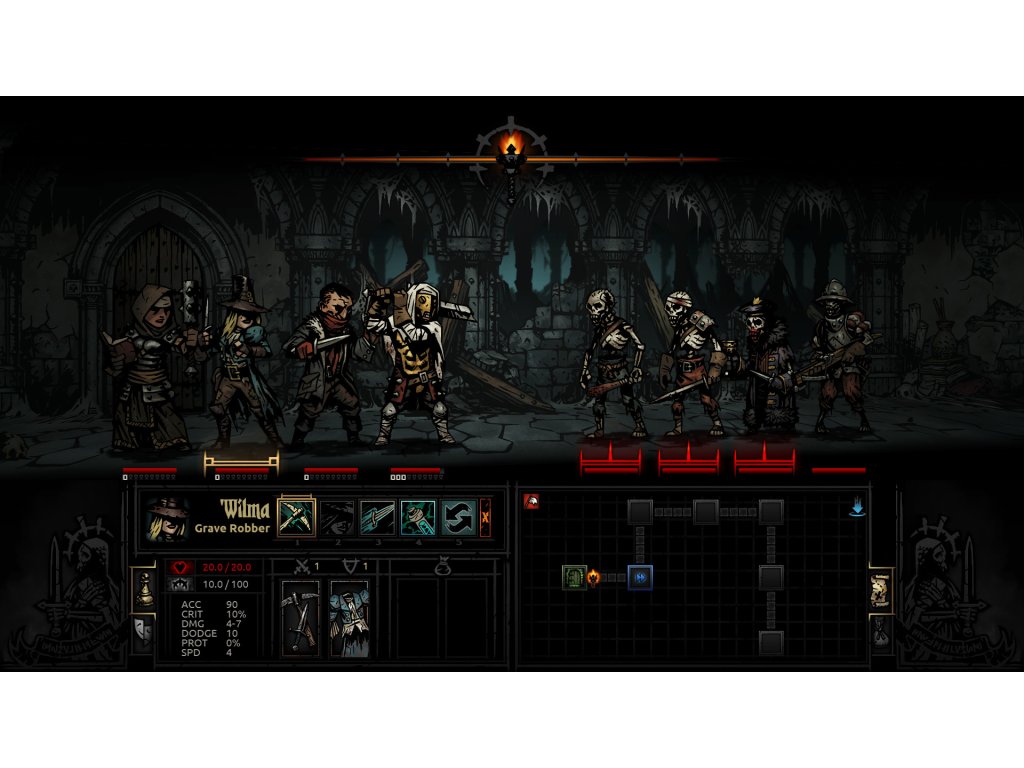The image size is (1024, 768).
Task: Select the move/swap position skill
Action: [458, 517]
